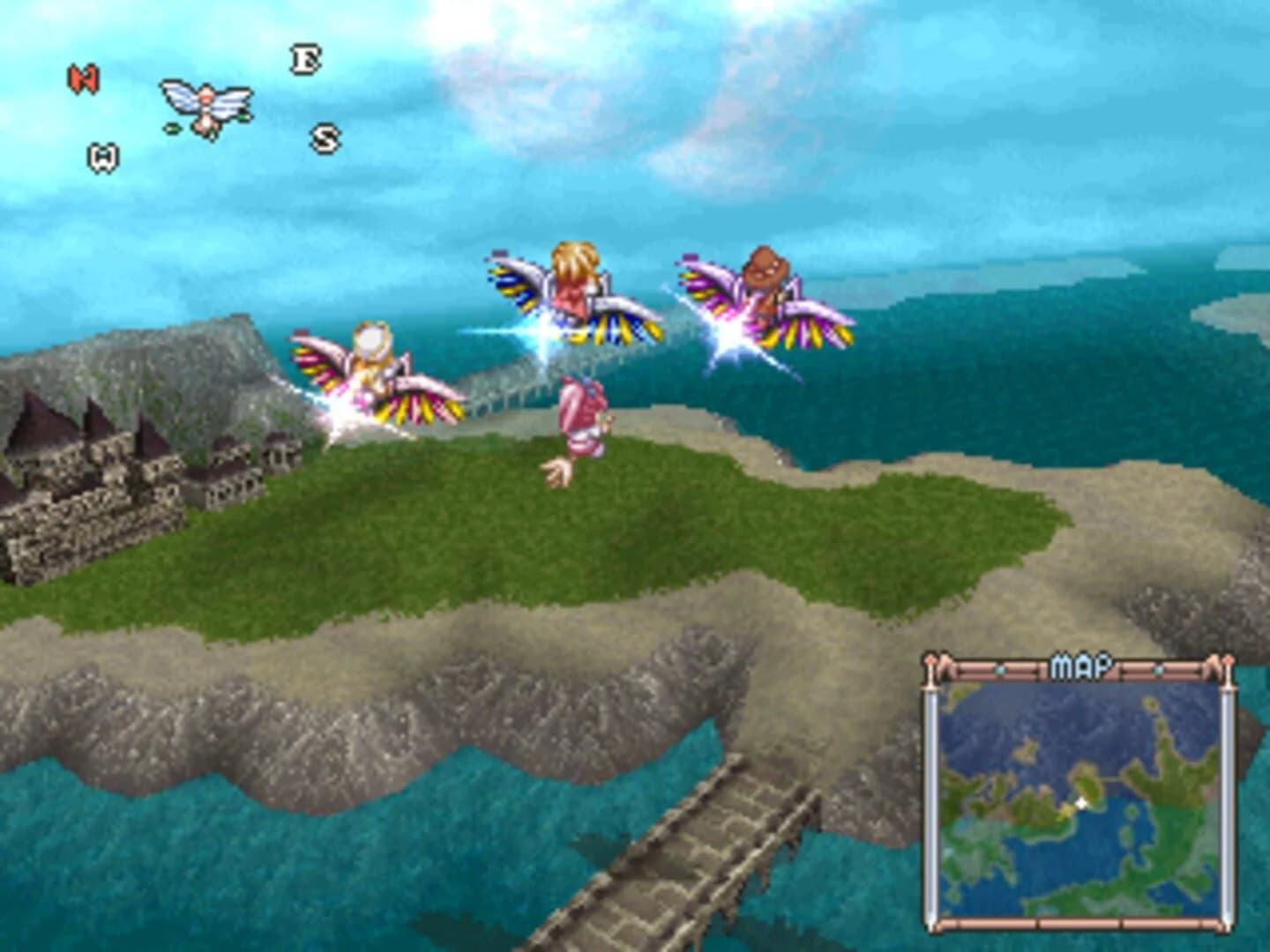Click the W compass letter
This screenshot has width=1270, height=952.
101,155
